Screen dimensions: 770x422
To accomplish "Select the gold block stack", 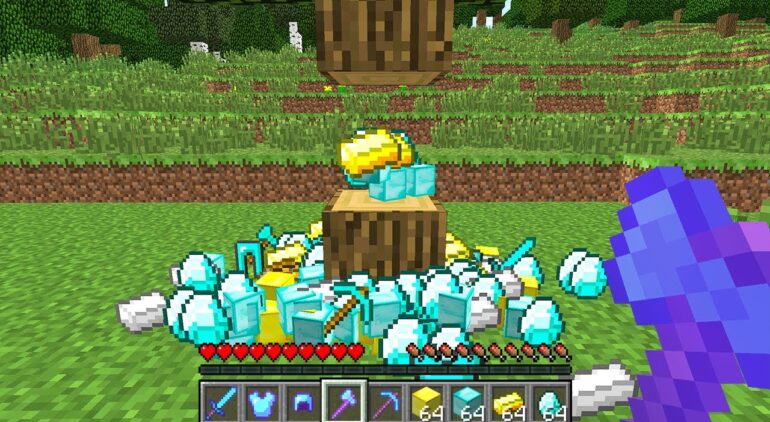I will [x=427, y=402].
